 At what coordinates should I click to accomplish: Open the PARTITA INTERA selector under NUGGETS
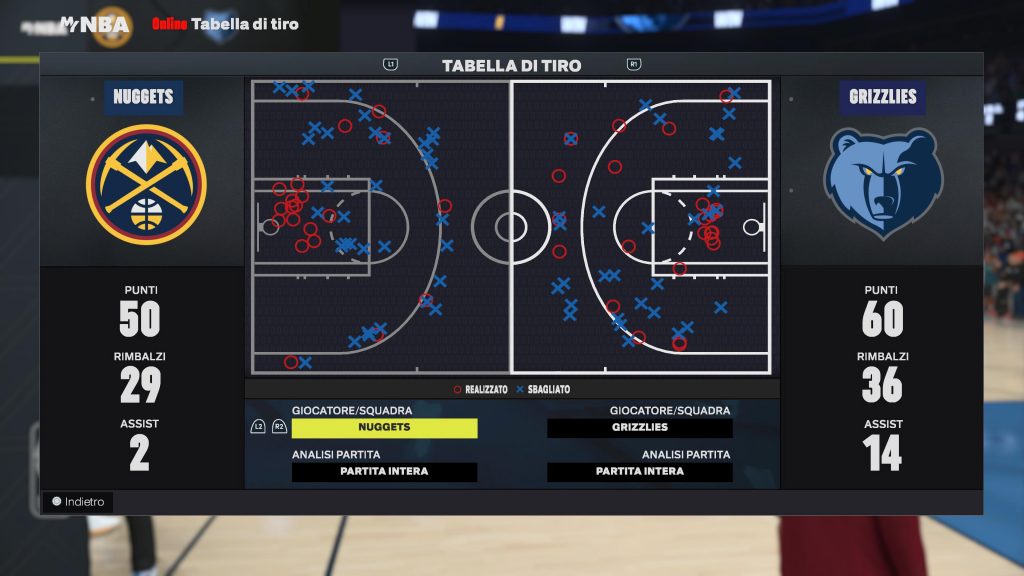[384, 472]
